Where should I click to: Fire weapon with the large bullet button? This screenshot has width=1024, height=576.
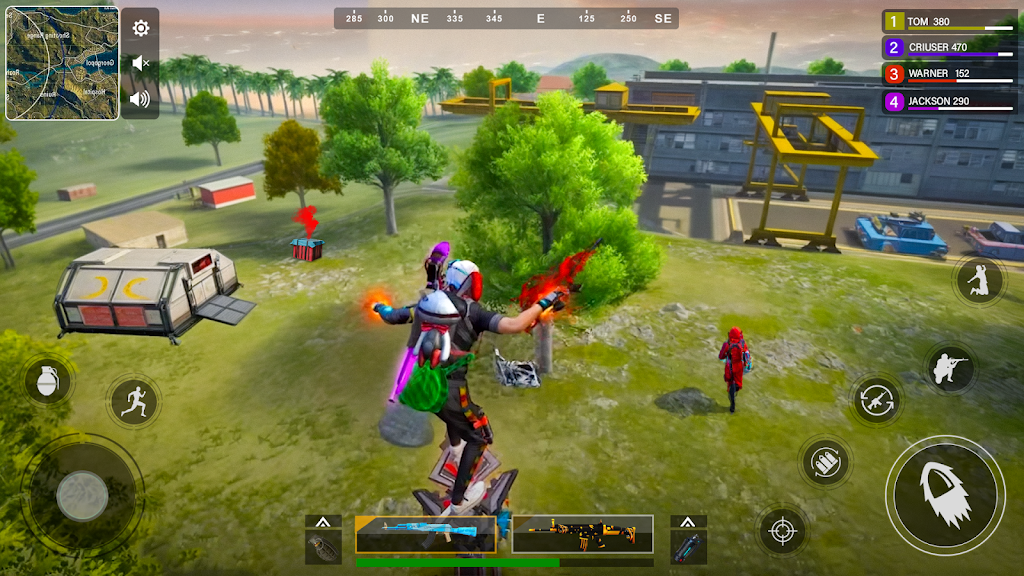click(944, 495)
